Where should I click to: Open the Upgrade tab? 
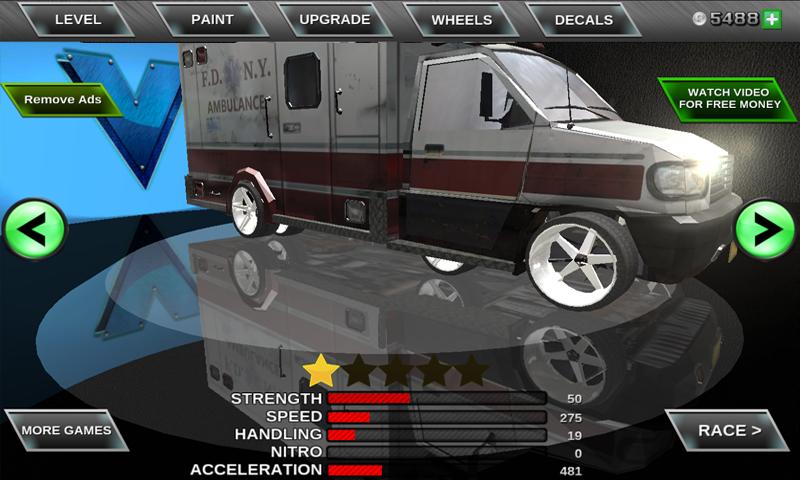coord(334,19)
